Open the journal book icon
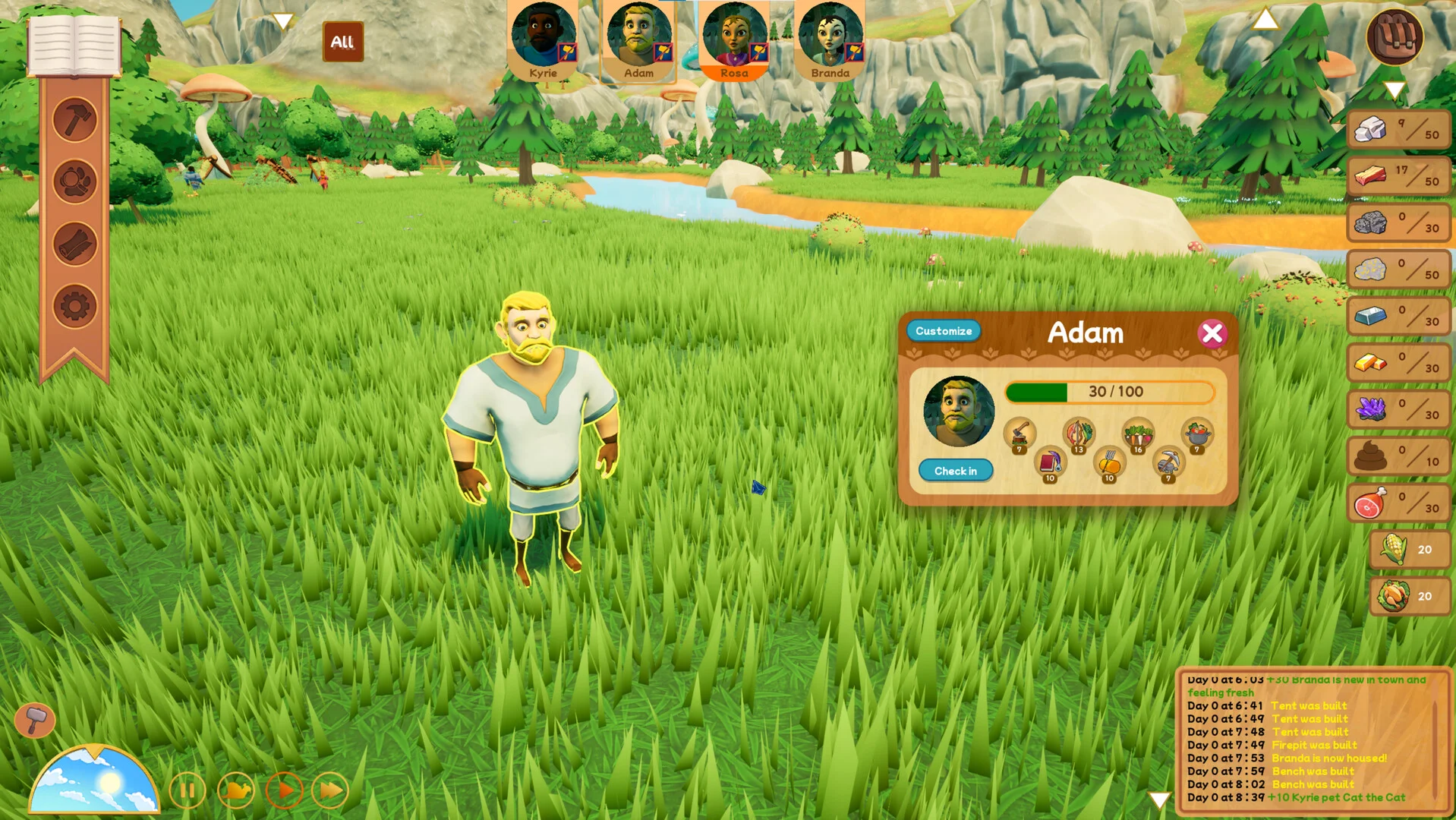 click(x=74, y=46)
